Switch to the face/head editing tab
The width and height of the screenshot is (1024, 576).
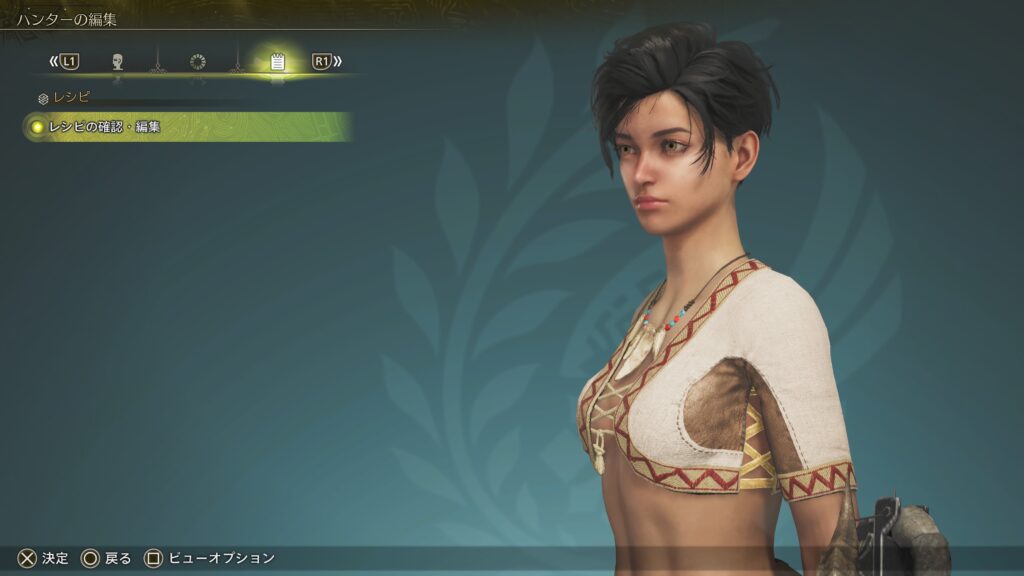(117, 62)
